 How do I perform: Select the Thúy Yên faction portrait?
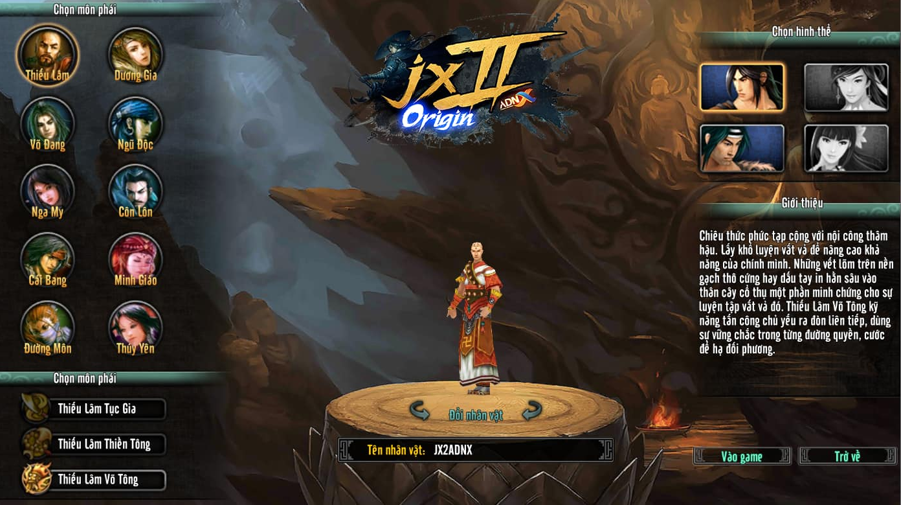coord(135,326)
